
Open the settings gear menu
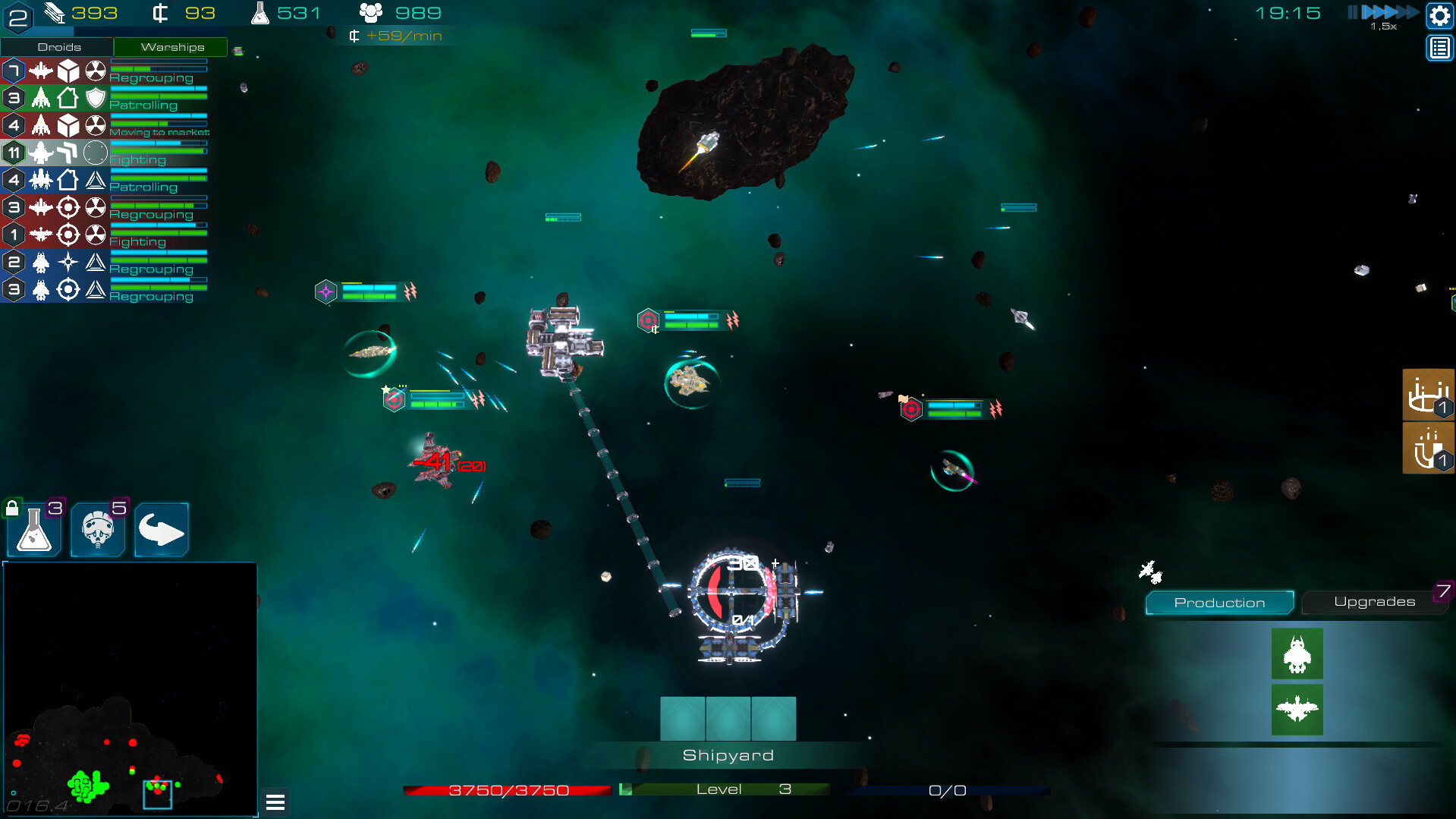1439,14
